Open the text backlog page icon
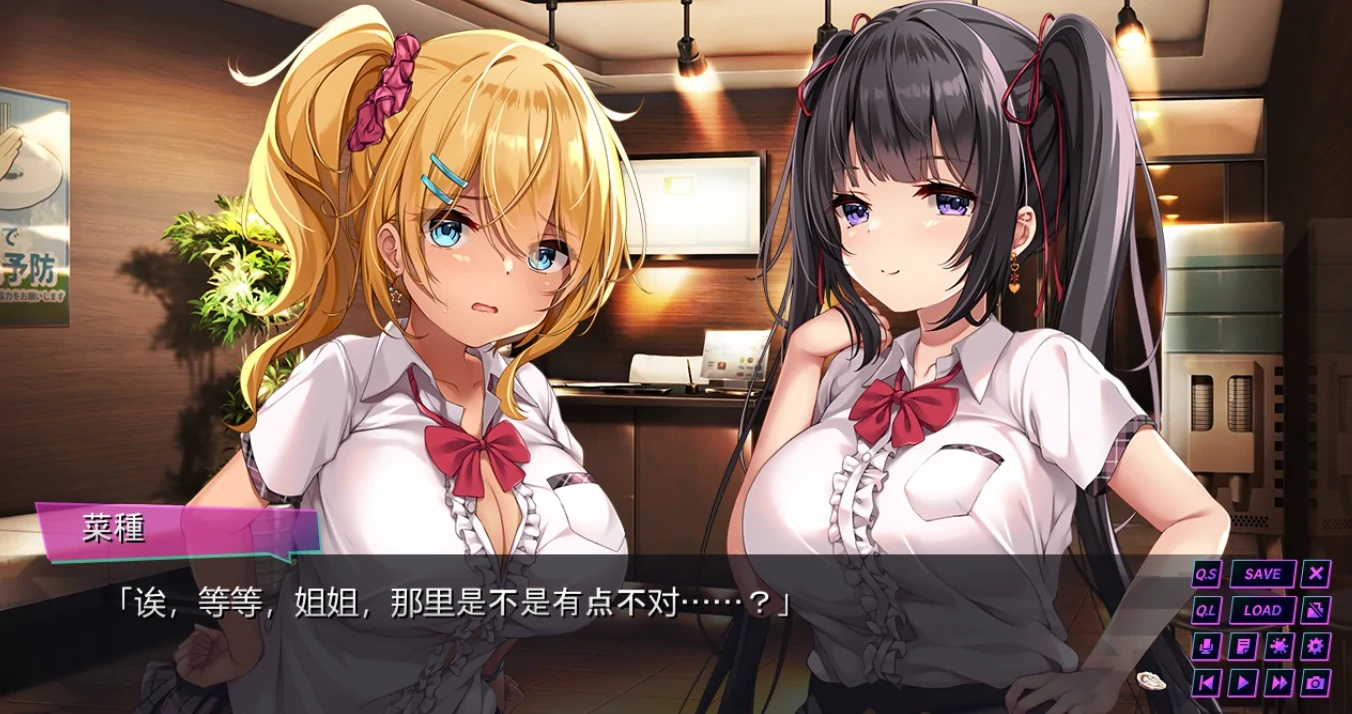1352x714 pixels. click(x=1243, y=646)
